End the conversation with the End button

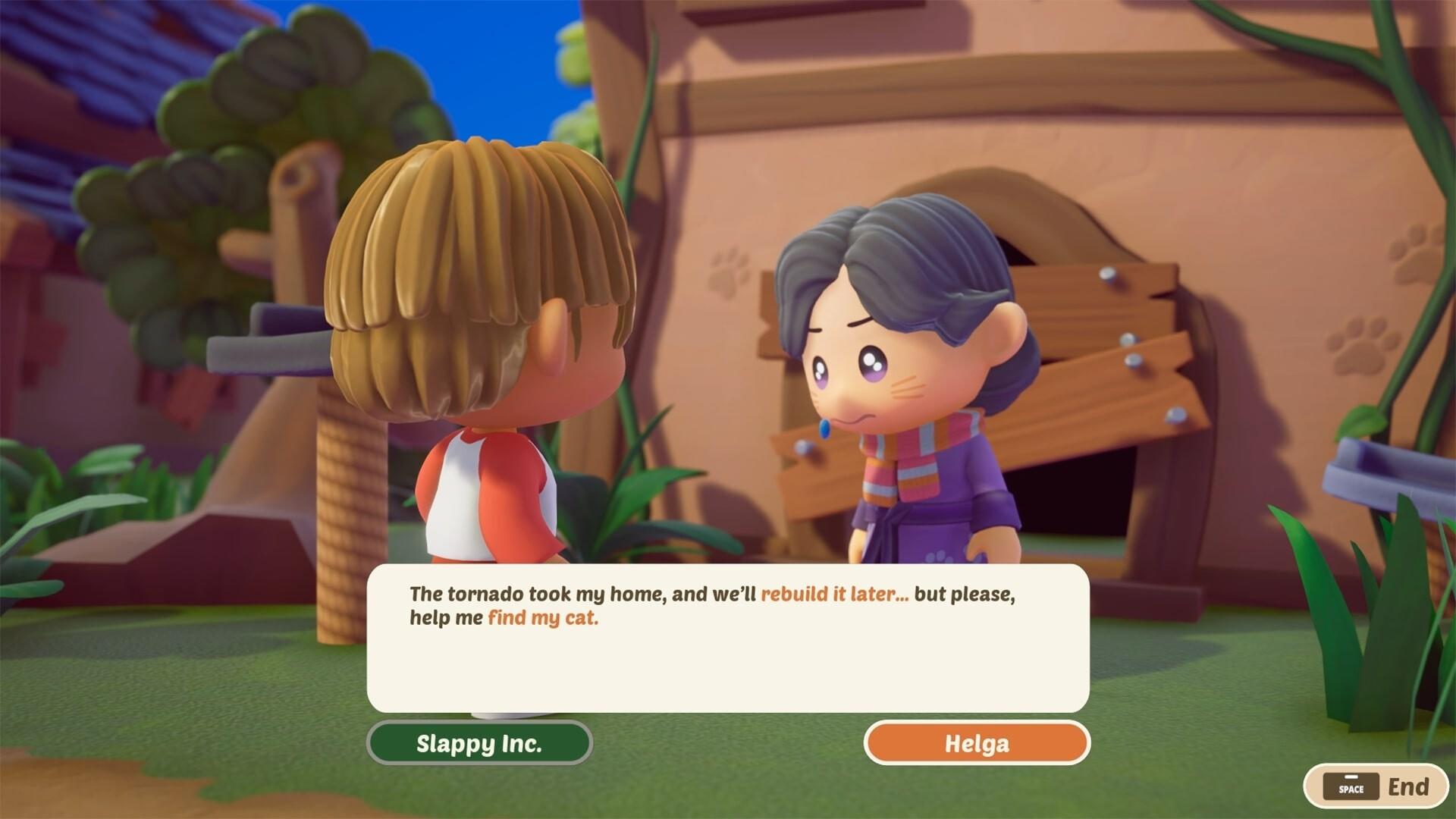coord(1376,786)
